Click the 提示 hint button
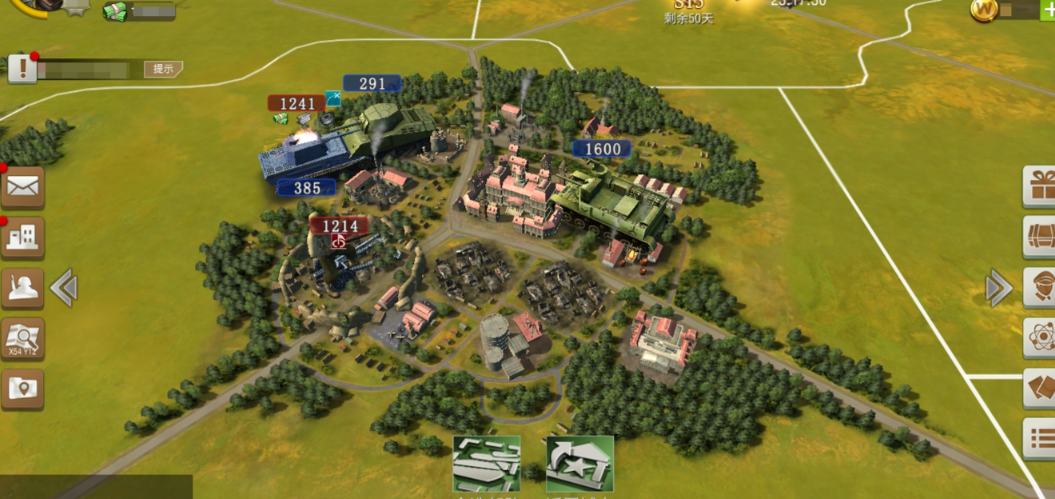Image resolution: width=1055 pixels, height=499 pixels. [163, 69]
